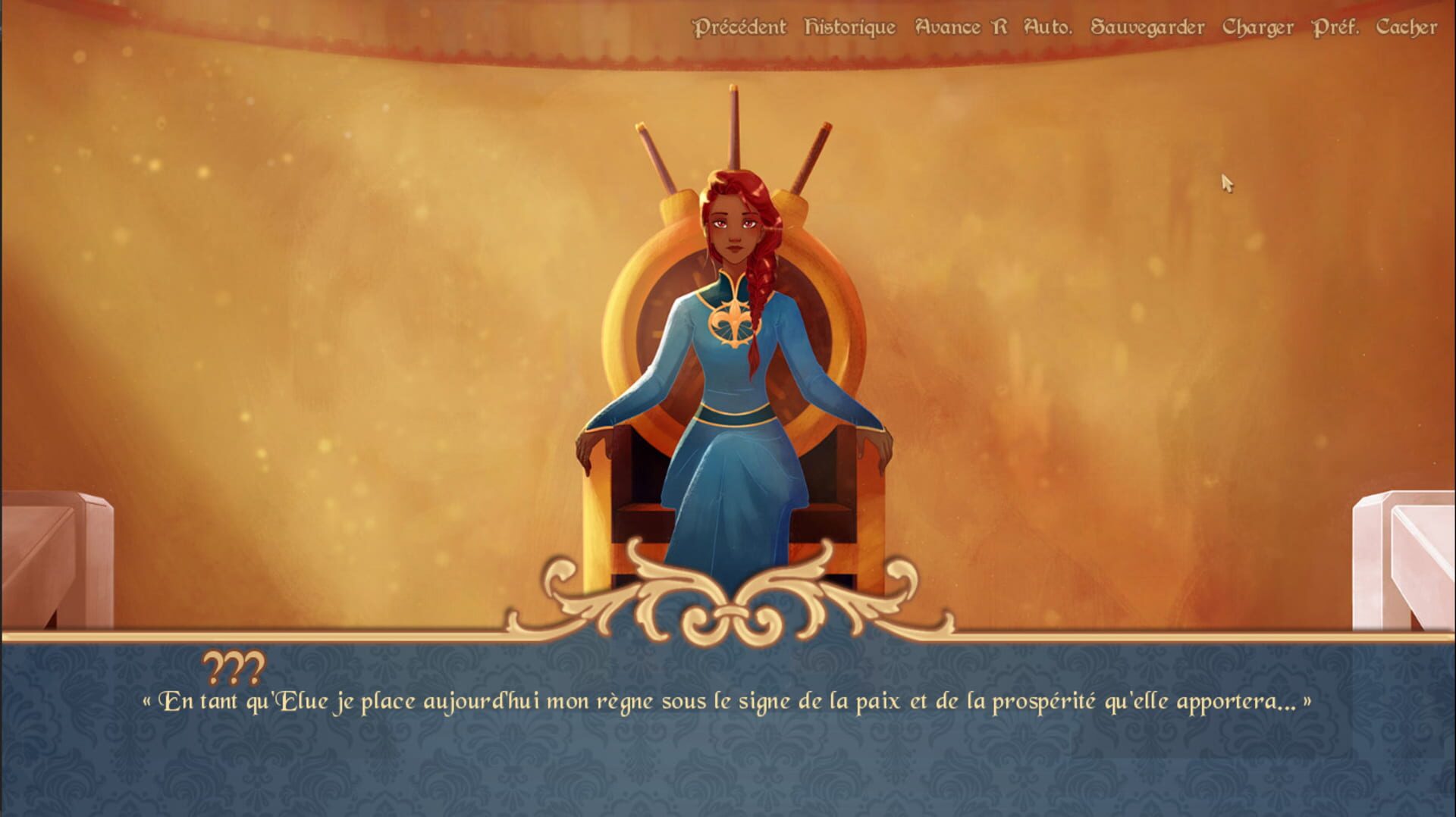Screen dimensions: 1456x817
Task: Enable "Auto." automatic text advance
Action: pyautogui.click(x=1049, y=27)
